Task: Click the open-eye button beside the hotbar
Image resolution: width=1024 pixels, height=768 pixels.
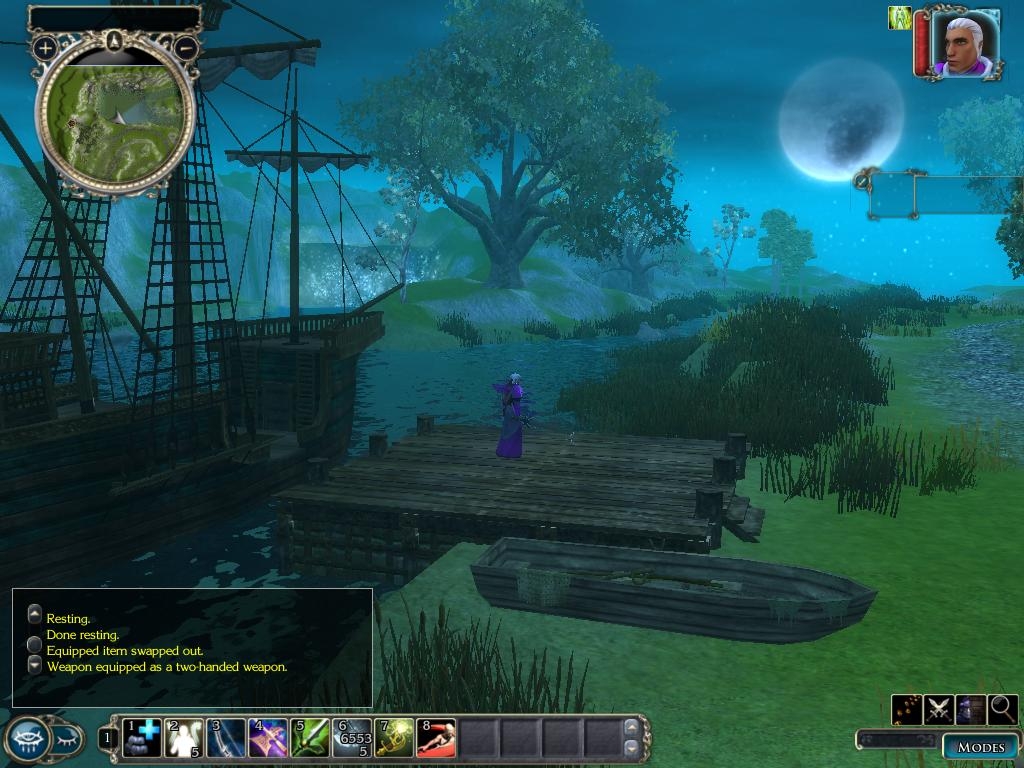Action: pos(27,739)
